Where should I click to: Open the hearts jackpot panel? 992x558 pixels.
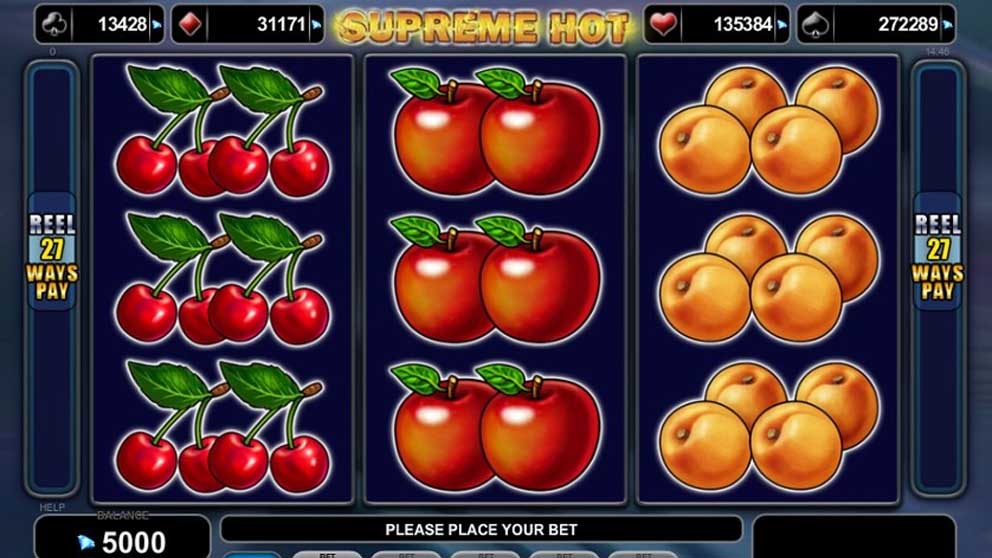(x=717, y=25)
